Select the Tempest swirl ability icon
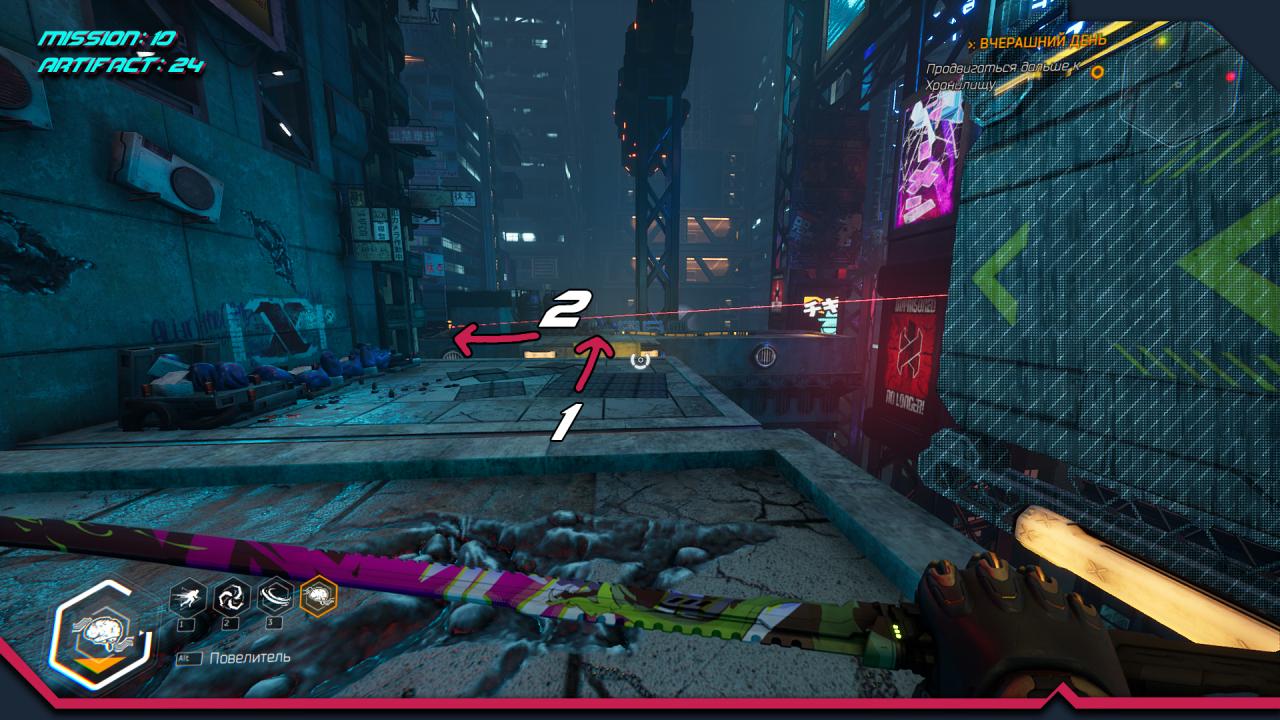Image resolution: width=1280 pixels, height=720 pixels. click(230, 598)
